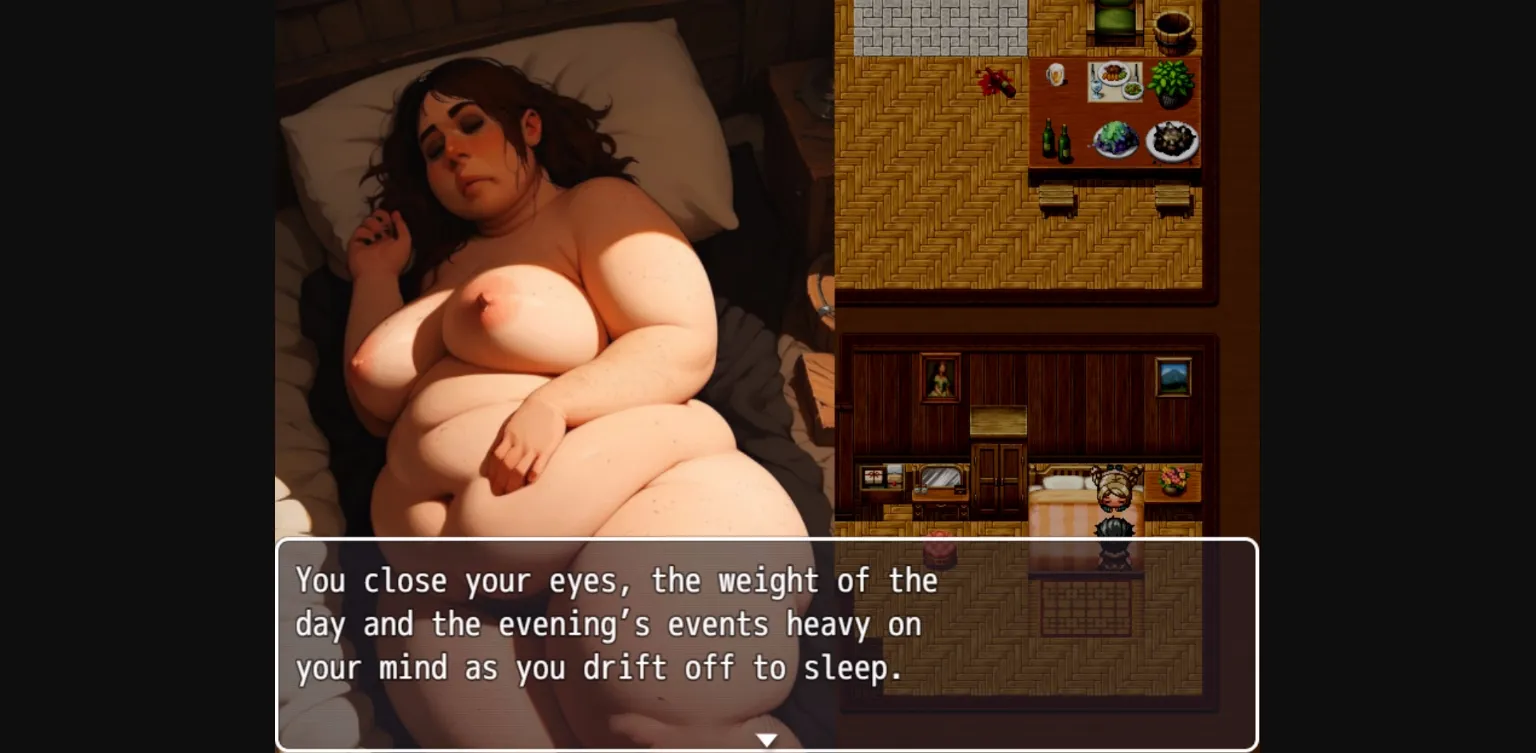Click the beer mug on the dining table
1536x753 pixels.
(x=1055, y=76)
